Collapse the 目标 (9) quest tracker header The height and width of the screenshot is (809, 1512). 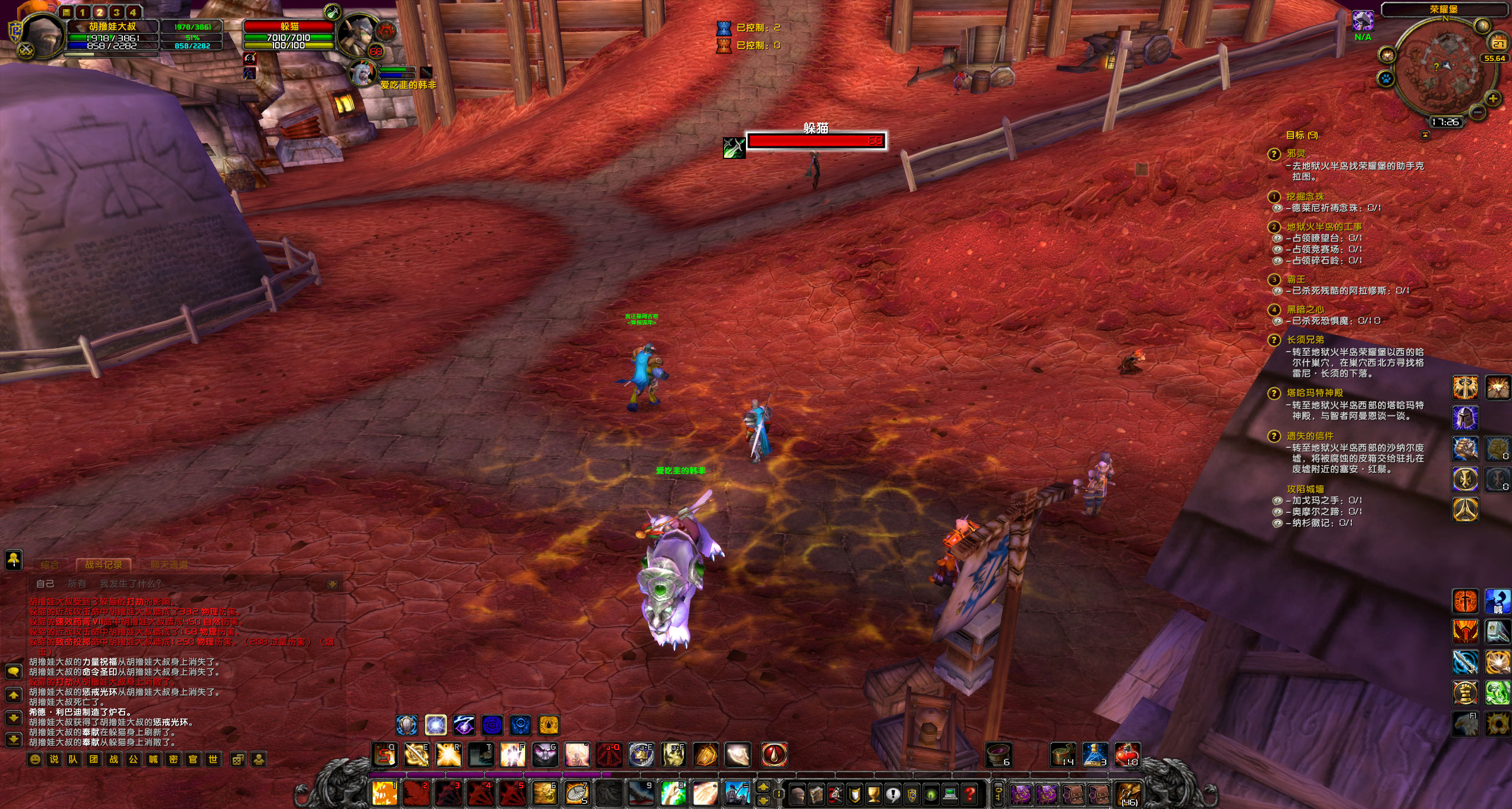click(1304, 135)
